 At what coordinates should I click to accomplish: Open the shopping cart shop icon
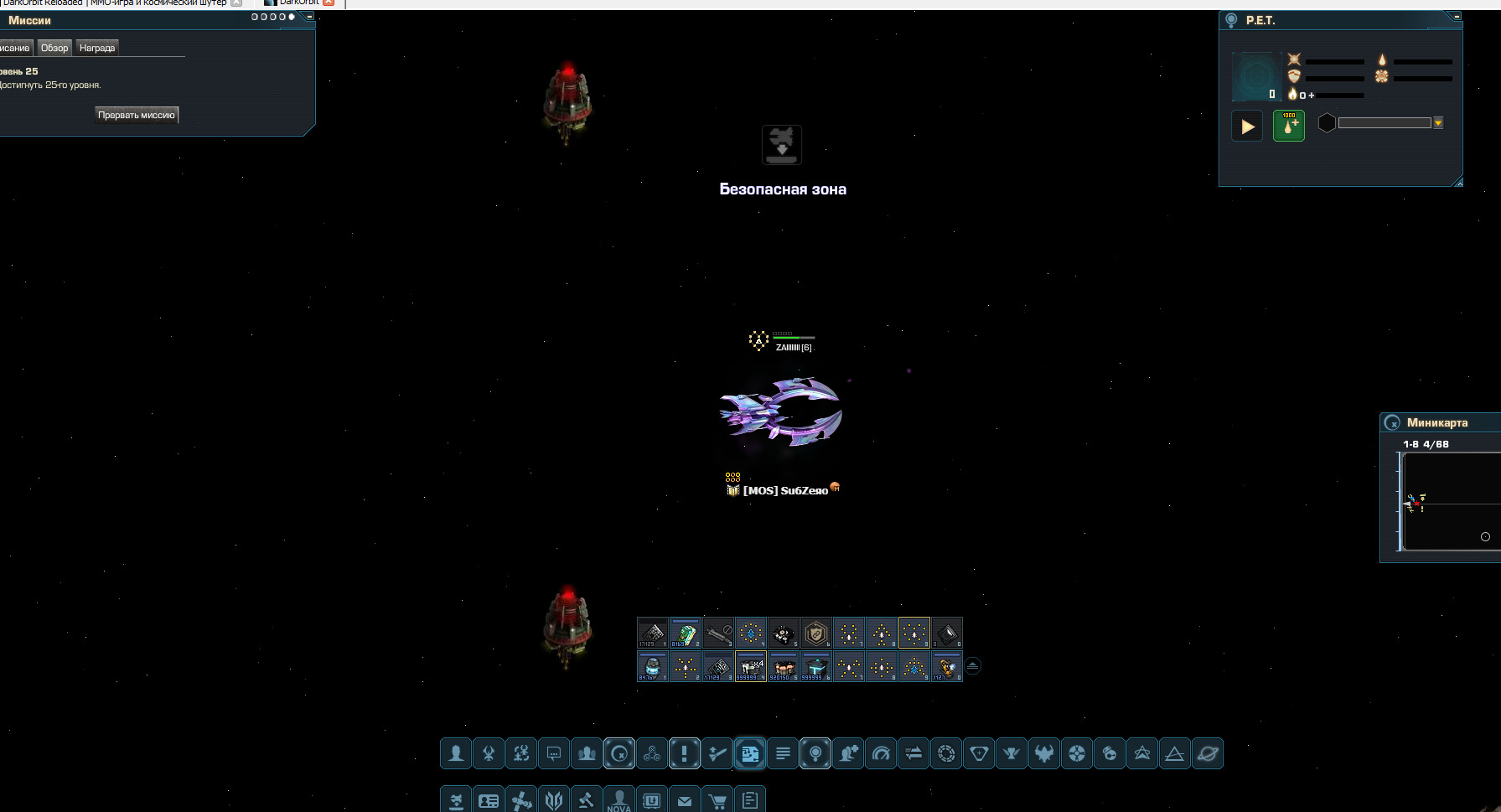[x=717, y=801]
